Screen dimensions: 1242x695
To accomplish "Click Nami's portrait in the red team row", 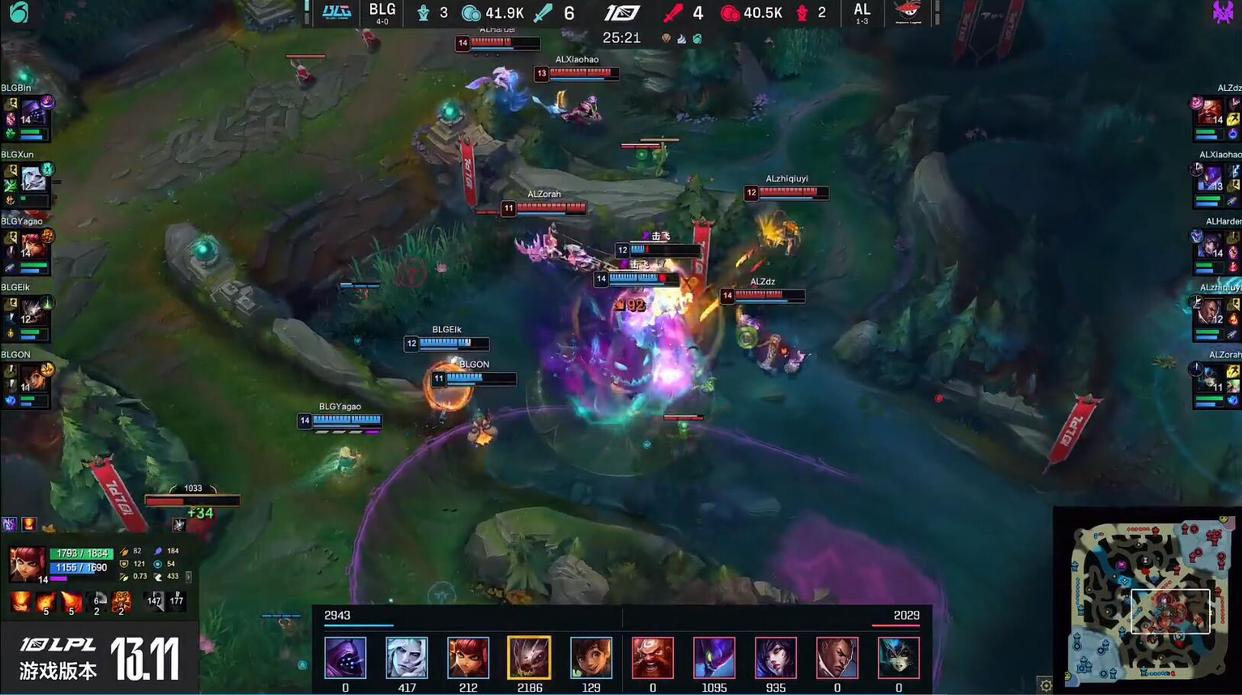I will [898, 658].
